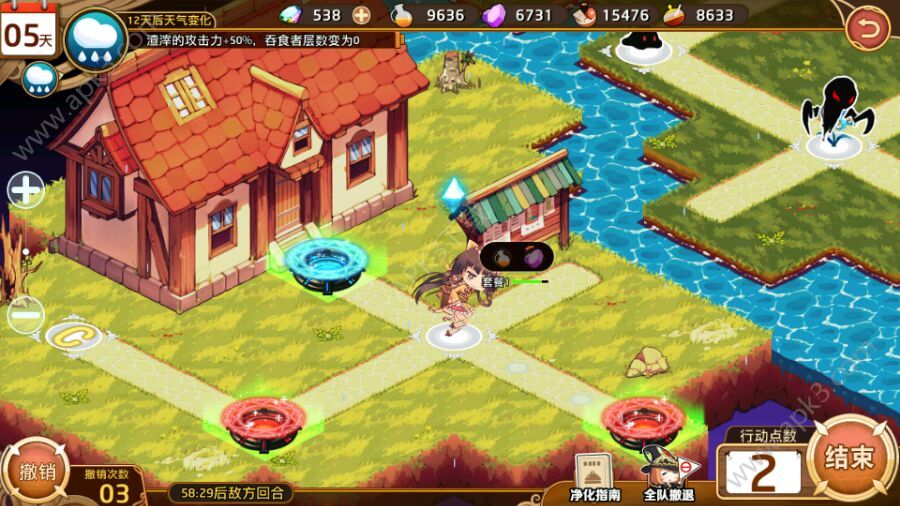Open the 净化指南 purification guide

click(x=594, y=476)
